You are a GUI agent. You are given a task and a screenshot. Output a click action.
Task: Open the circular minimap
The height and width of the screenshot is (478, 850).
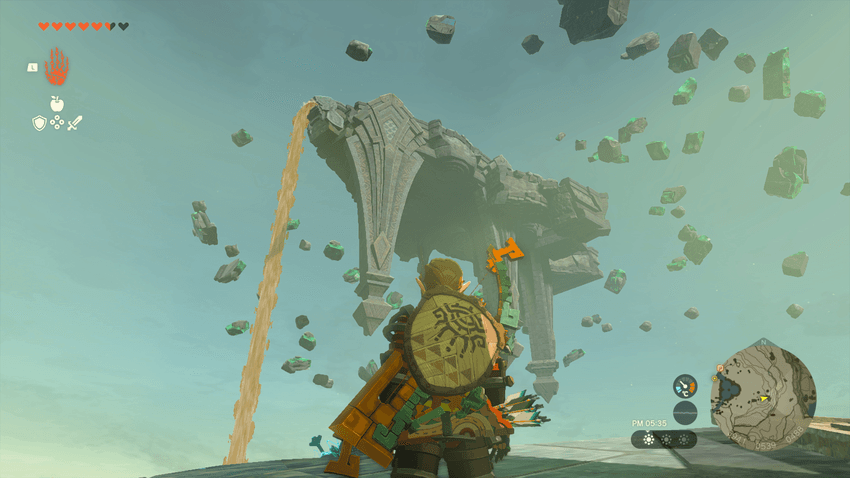(x=762, y=397)
